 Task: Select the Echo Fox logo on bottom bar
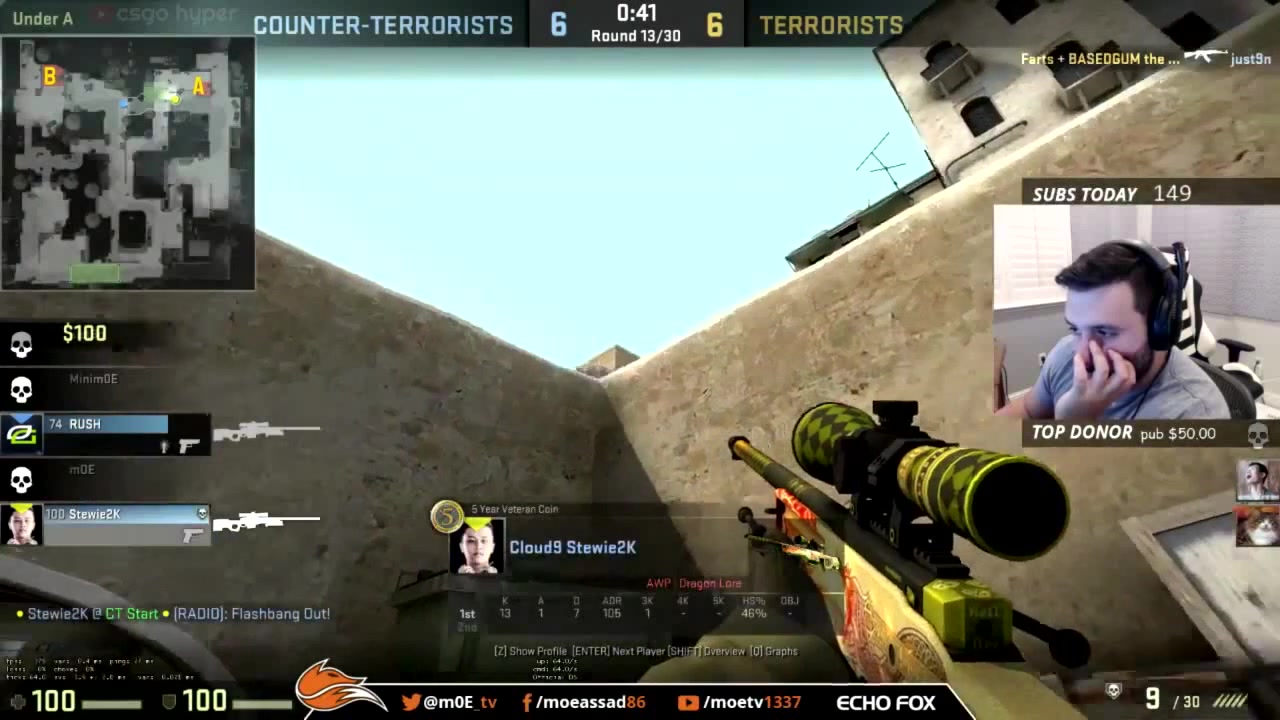pos(884,702)
